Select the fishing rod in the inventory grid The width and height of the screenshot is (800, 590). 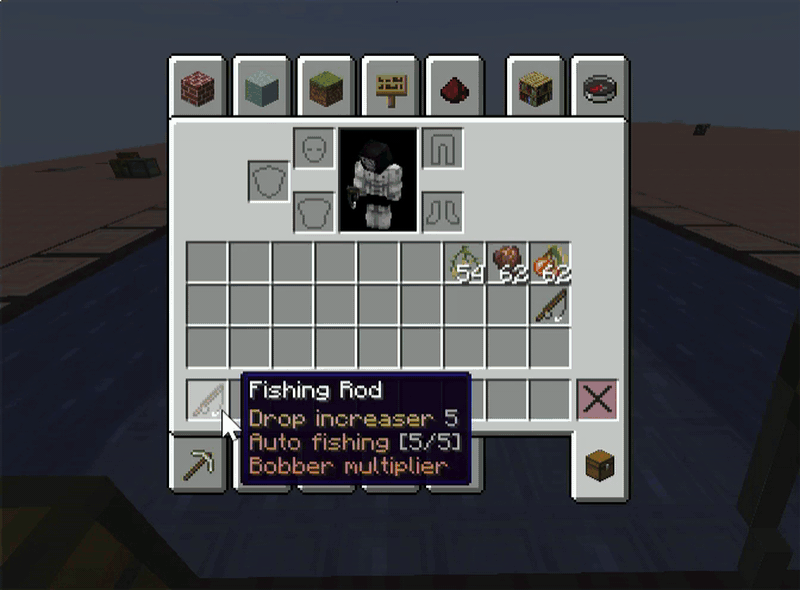point(550,304)
